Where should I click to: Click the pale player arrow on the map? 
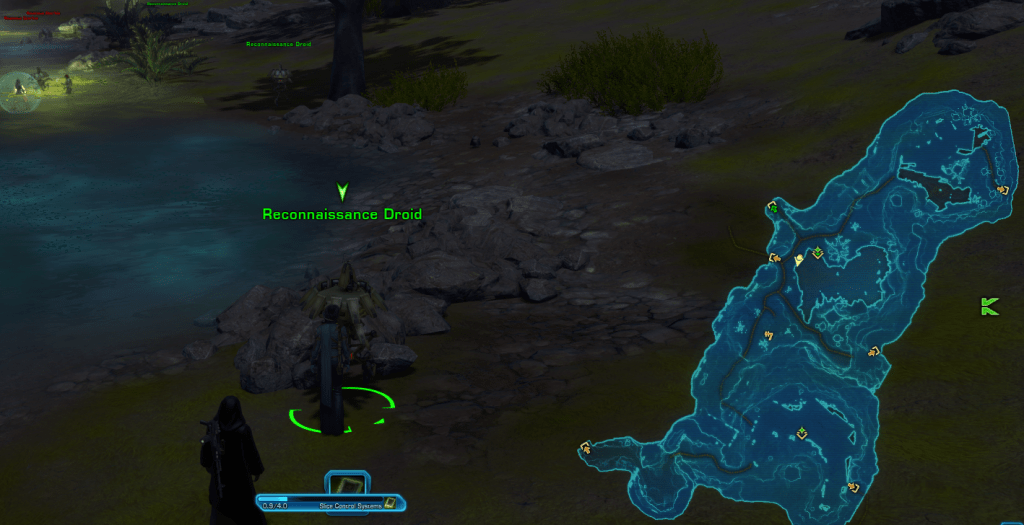tap(799, 260)
